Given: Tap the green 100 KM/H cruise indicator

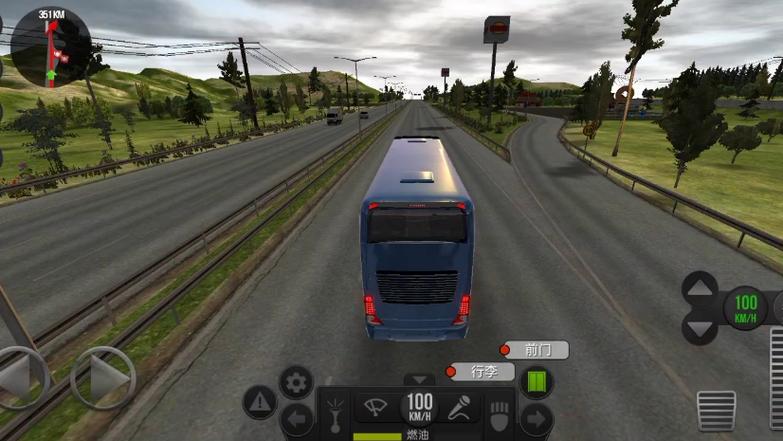Looking at the screenshot, I should coord(745,303).
